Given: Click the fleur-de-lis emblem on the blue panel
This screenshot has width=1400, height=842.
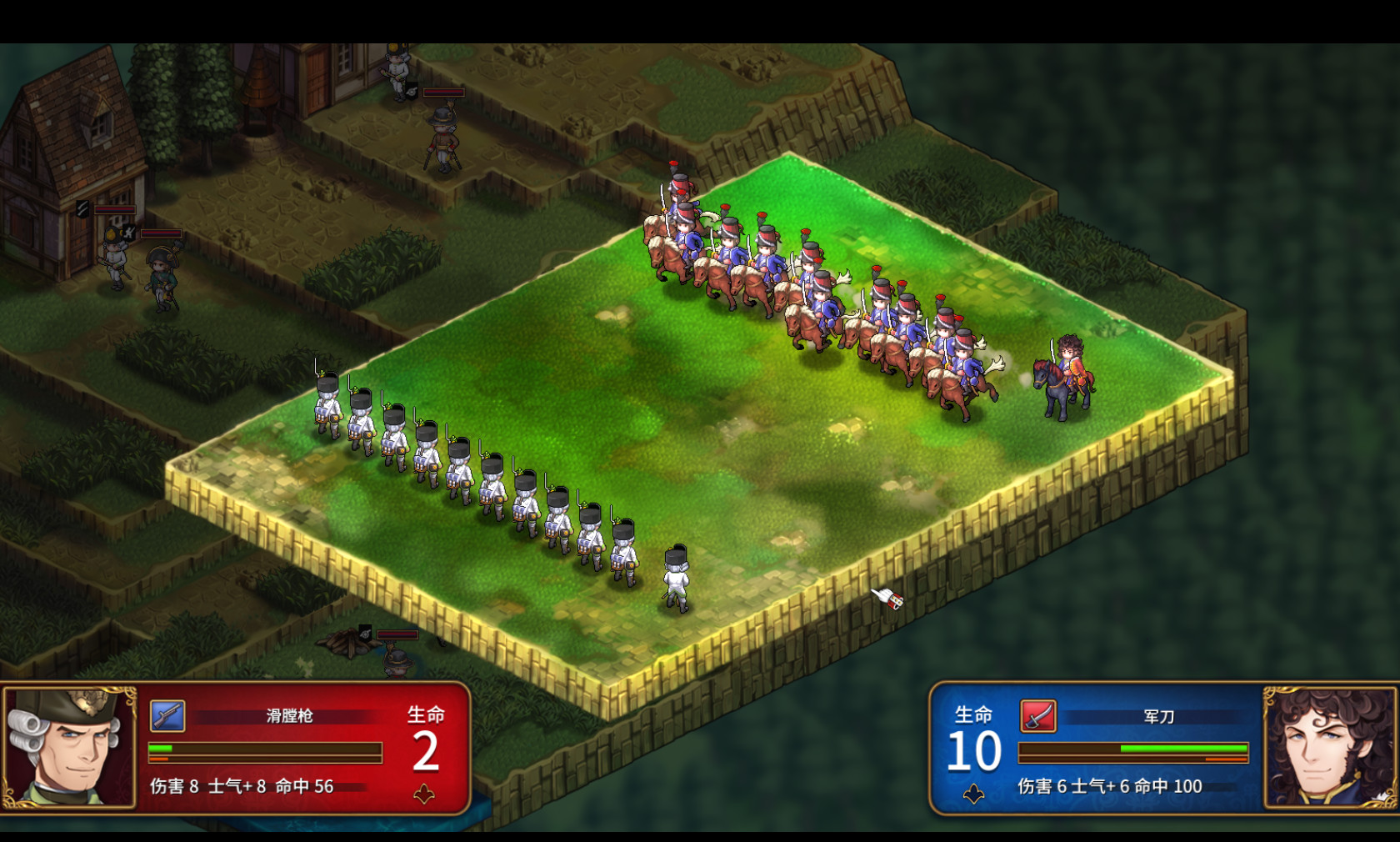Looking at the screenshot, I should tap(973, 794).
